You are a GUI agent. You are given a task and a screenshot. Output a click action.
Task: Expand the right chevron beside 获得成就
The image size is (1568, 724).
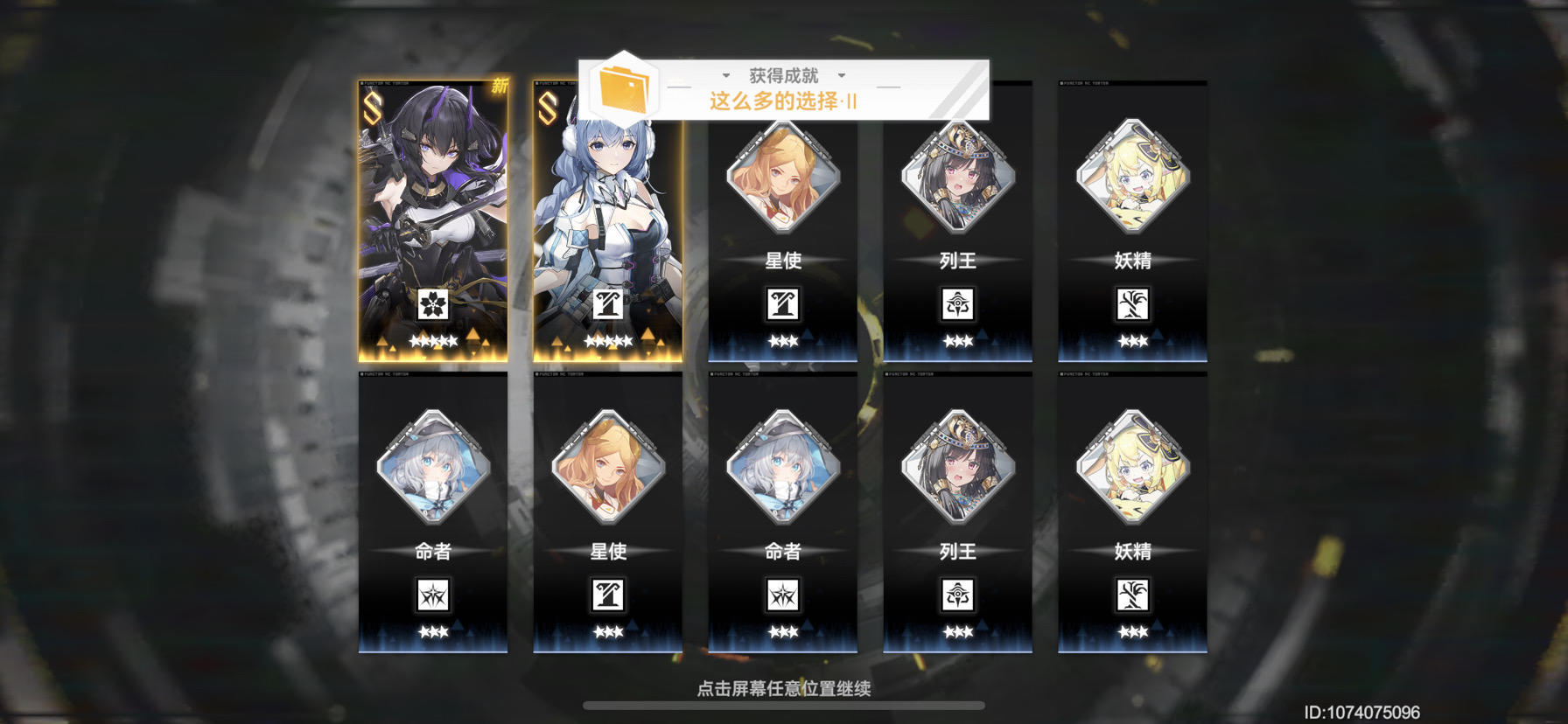tap(842, 76)
